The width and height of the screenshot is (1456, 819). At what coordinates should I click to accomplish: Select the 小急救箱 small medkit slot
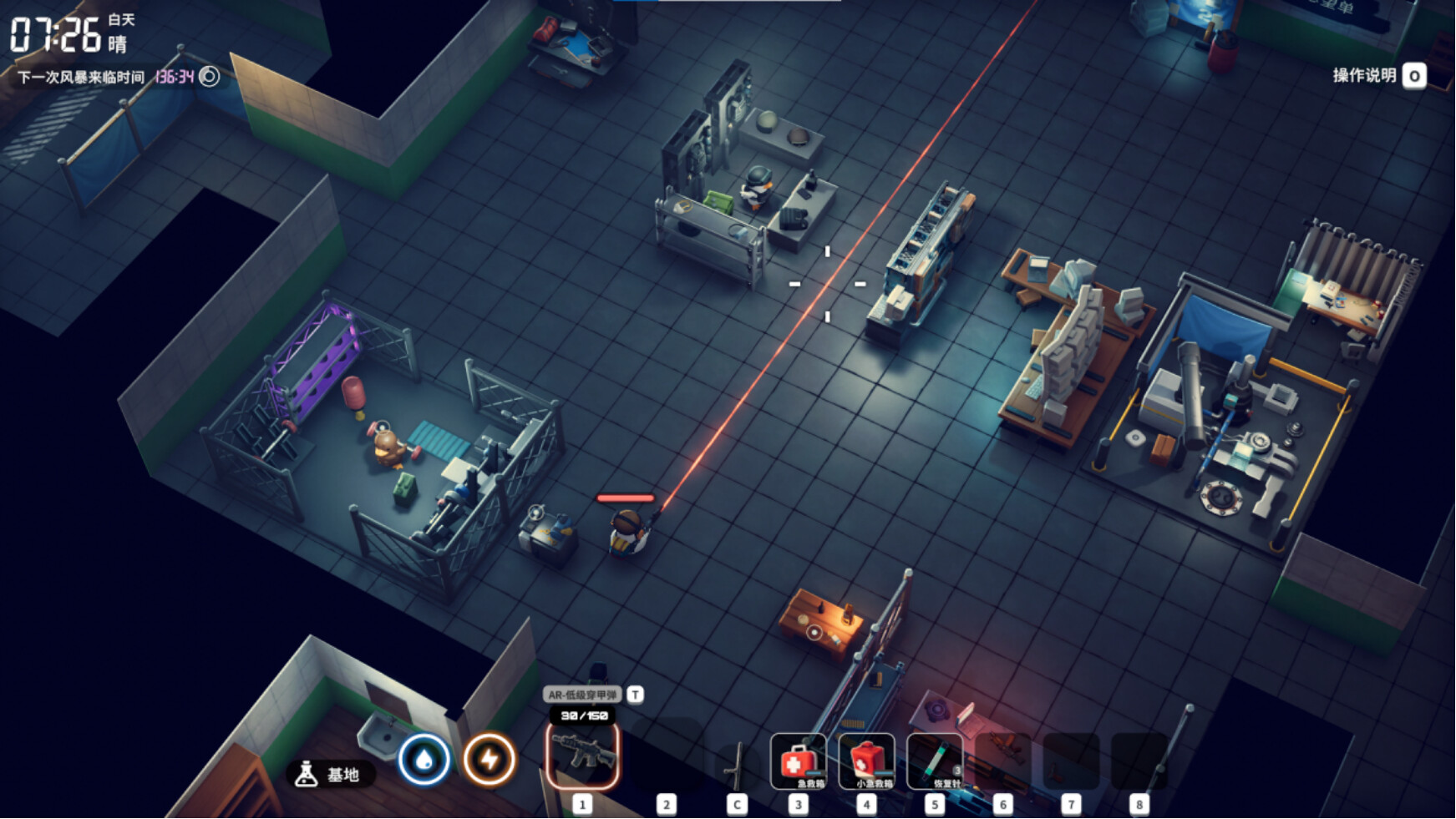pyautogui.click(x=866, y=761)
